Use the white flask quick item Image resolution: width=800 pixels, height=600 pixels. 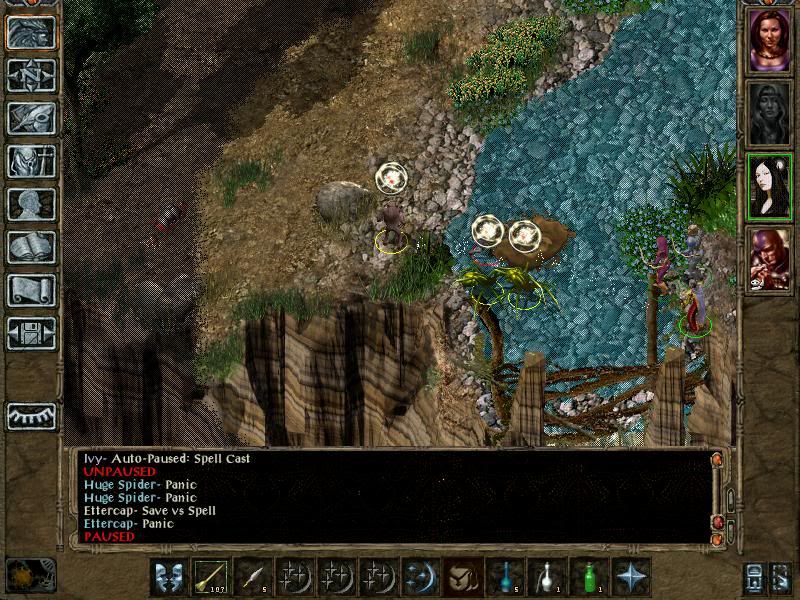[x=547, y=577]
